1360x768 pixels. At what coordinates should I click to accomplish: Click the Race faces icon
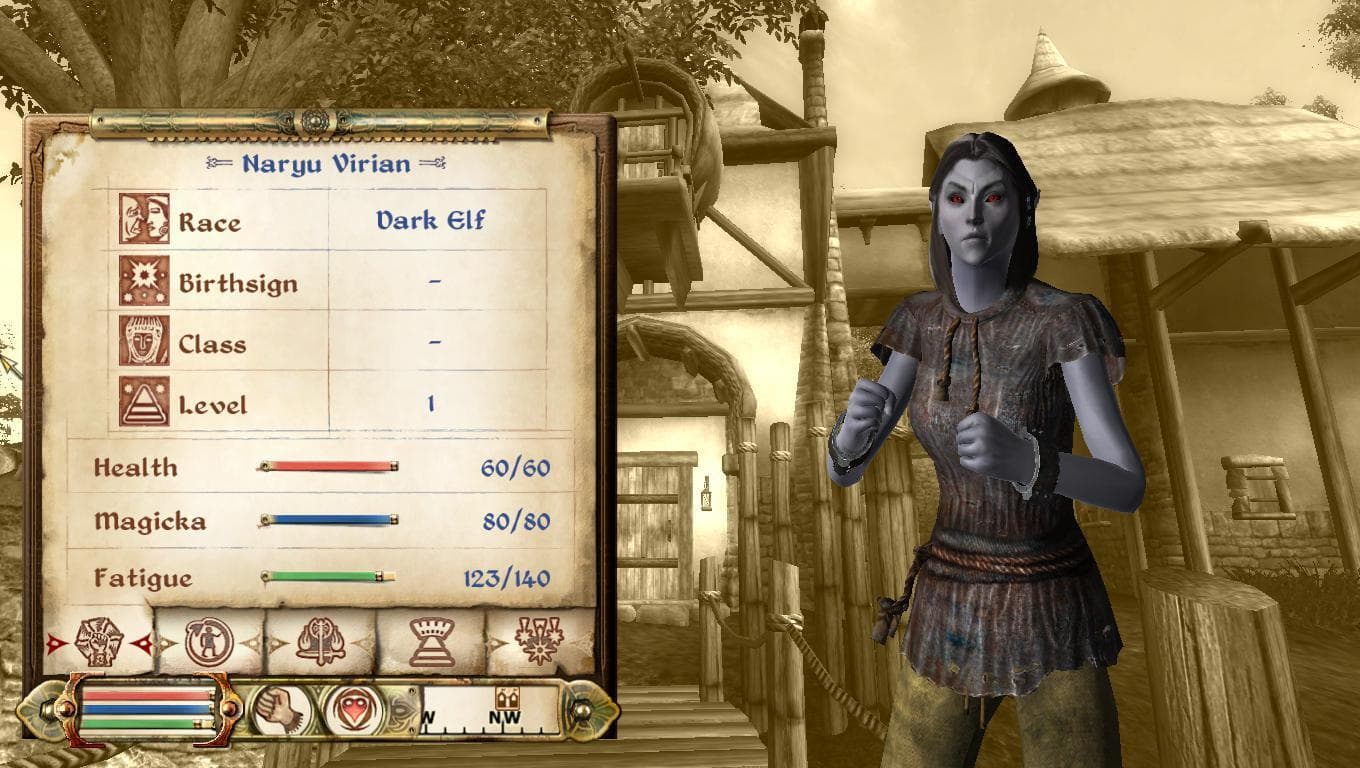pyautogui.click(x=145, y=219)
